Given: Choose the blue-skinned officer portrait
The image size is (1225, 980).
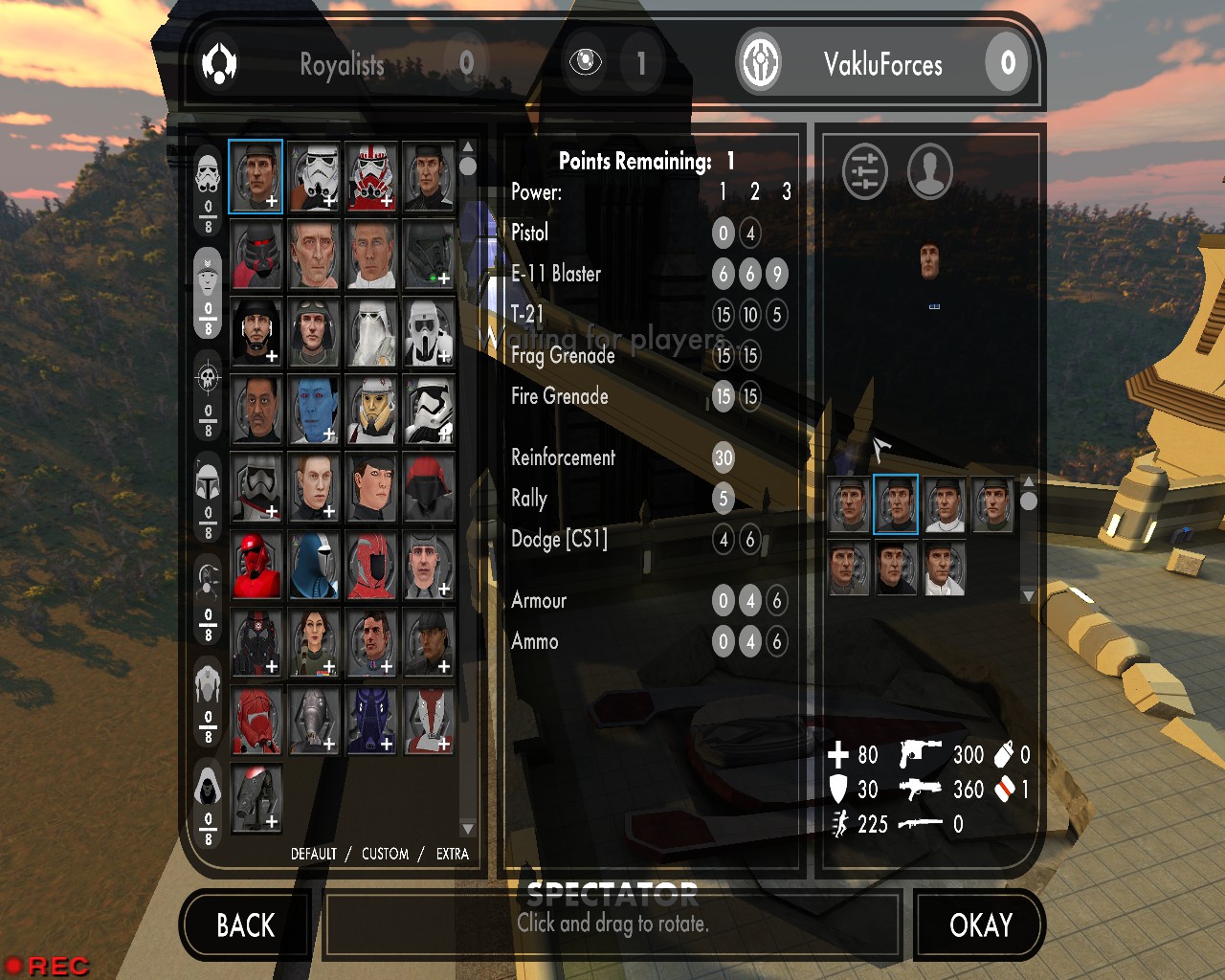Looking at the screenshot, I should [314, 410].
